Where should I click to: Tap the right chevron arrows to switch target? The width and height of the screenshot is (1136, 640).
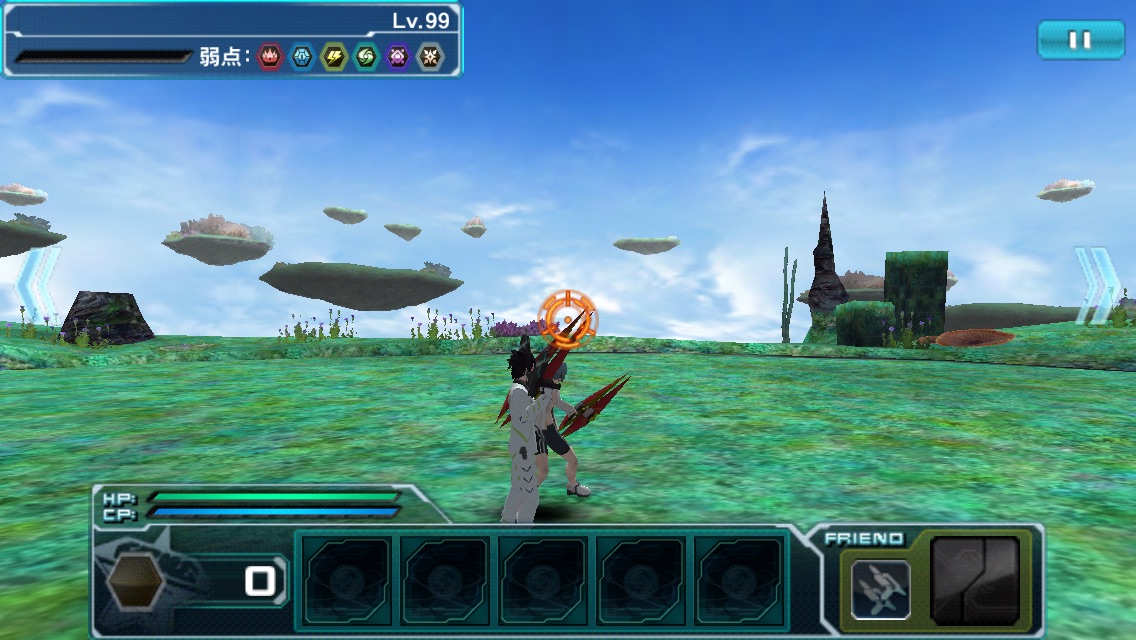point(1098,285)
